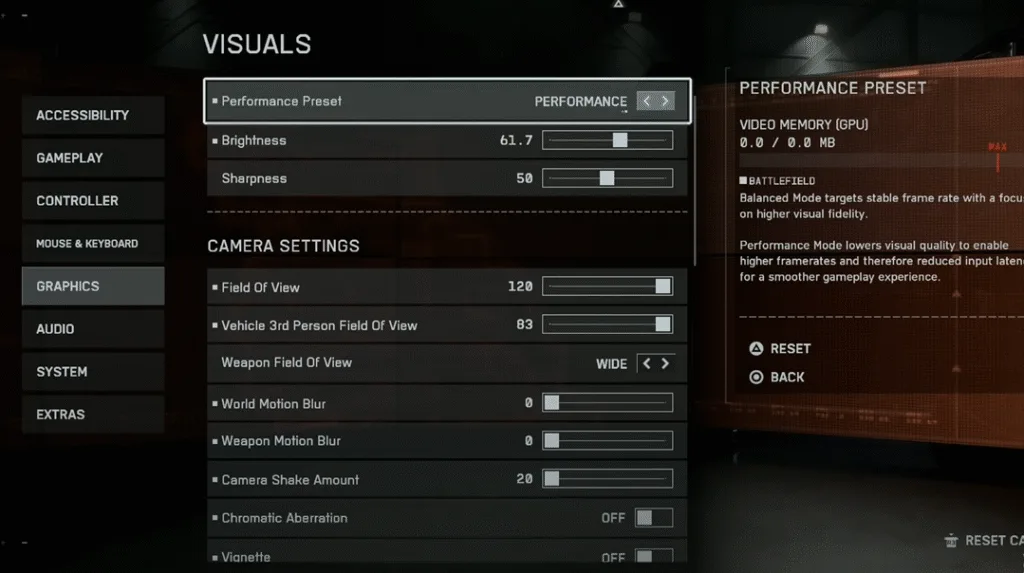Open the Accessibility settings section
This screenshot has width=1024, height=573.
pyautogui.click(x=93, y=115)
